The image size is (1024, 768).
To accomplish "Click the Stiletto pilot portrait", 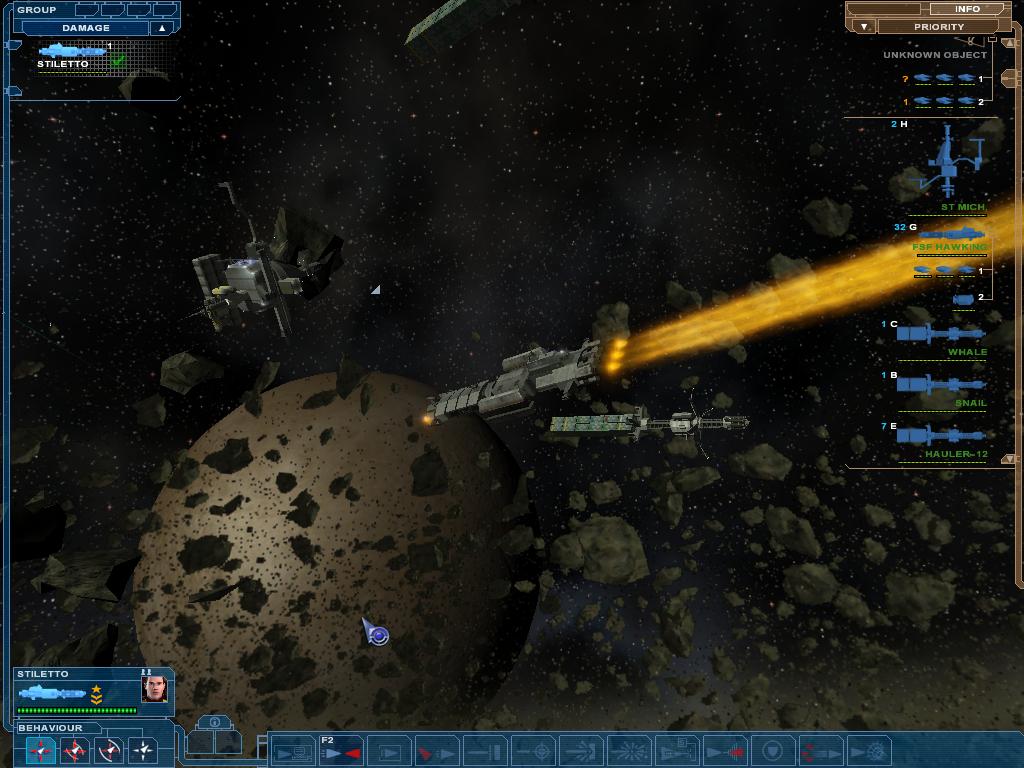I will 154,689.
